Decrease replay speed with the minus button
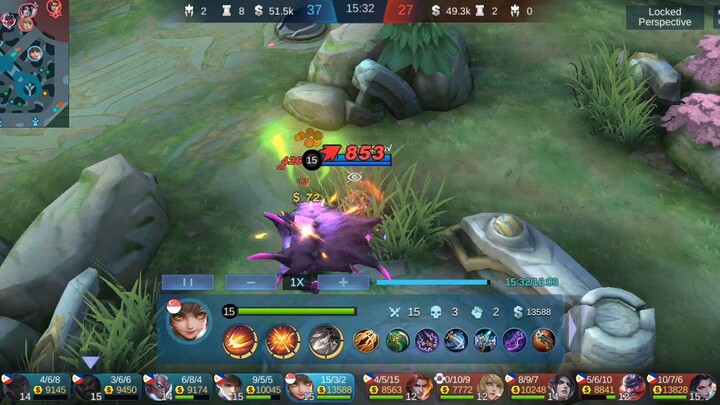 [x=249, y=283]
